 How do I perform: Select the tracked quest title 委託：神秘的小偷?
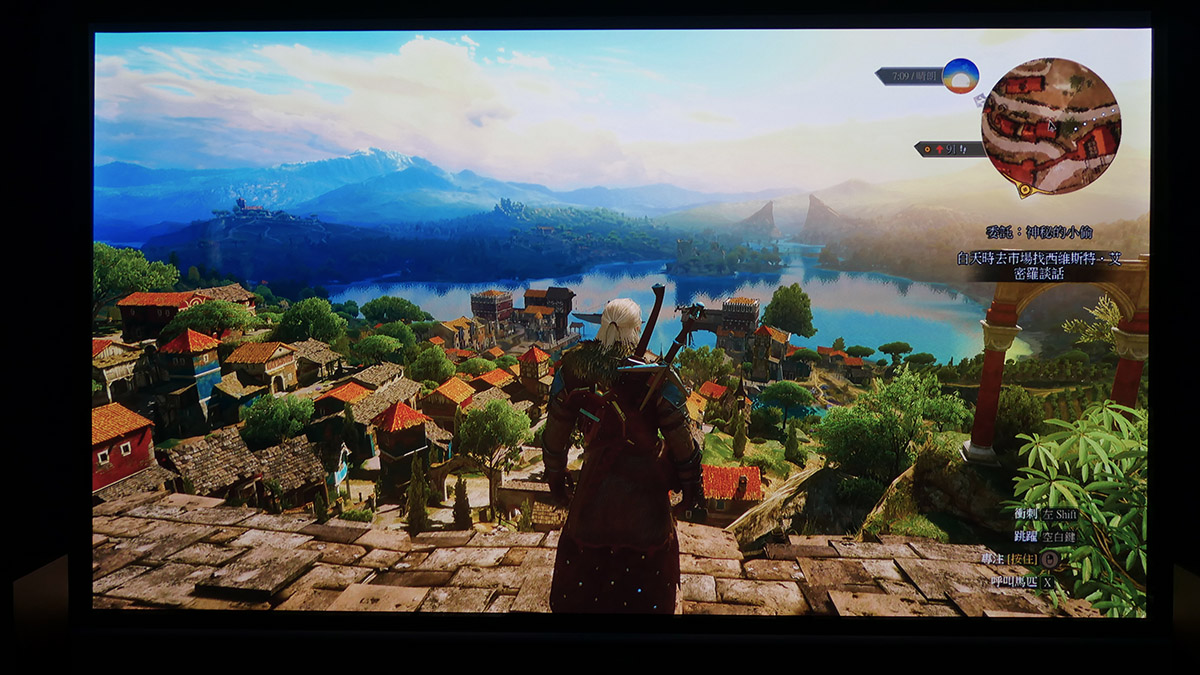[1039, 232]
